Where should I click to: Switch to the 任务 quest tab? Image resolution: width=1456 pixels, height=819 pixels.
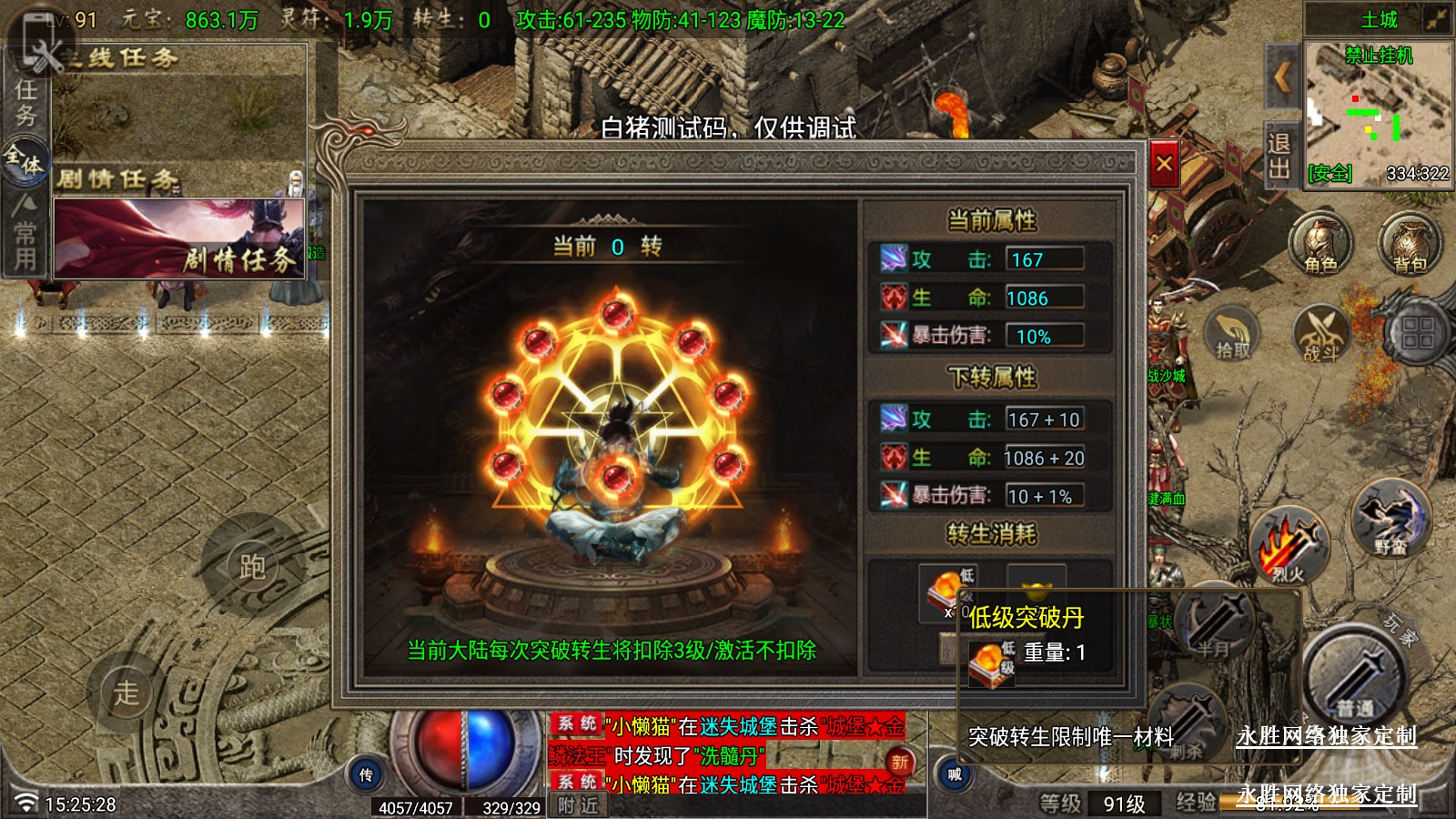coord(25,102)
